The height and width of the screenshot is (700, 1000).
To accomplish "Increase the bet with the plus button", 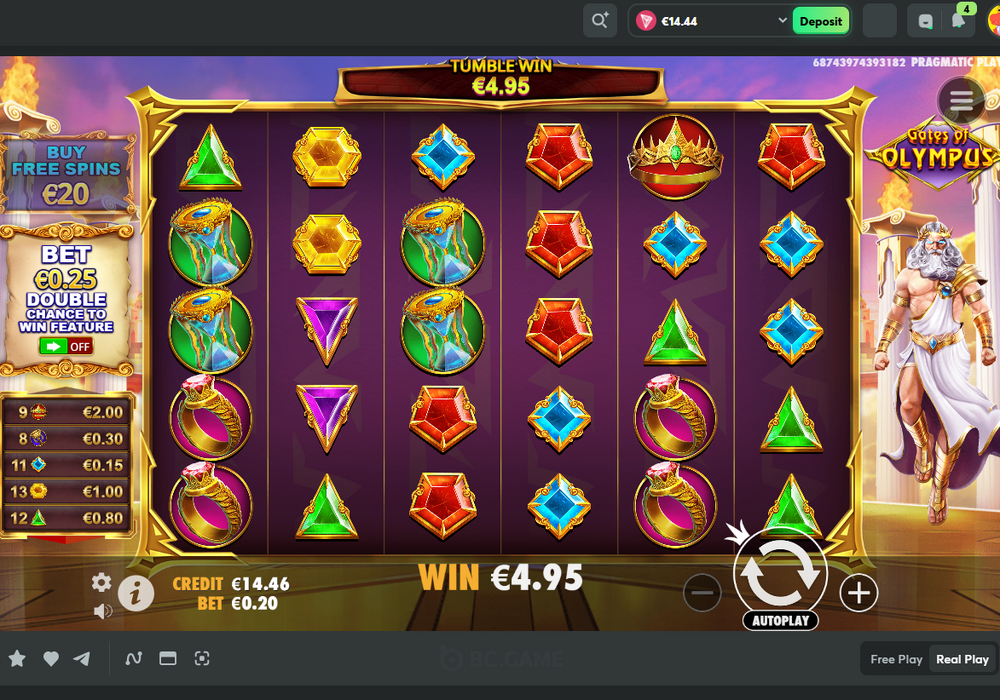I will click(858, 593).
